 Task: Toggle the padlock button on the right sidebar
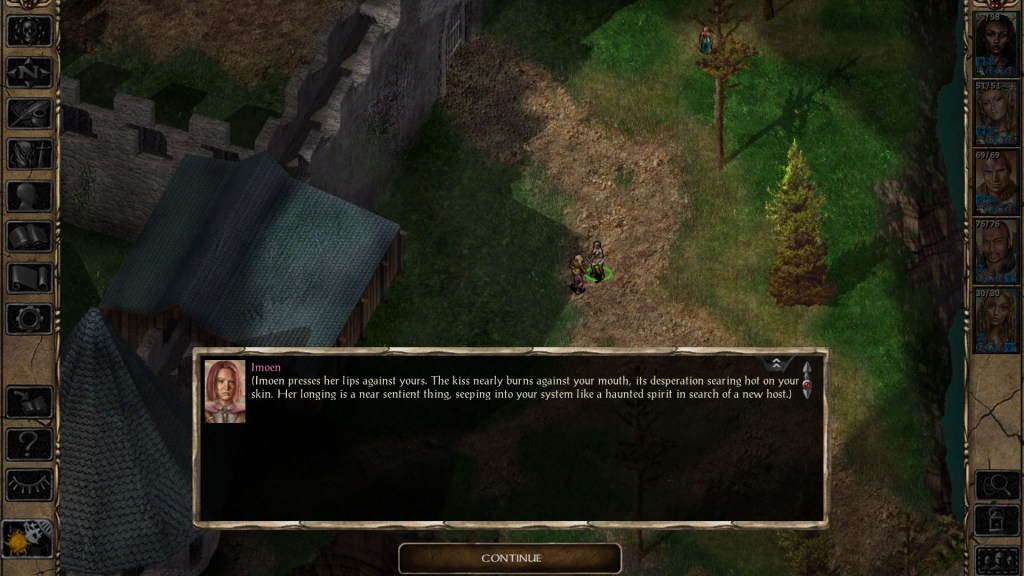(997, 522)
